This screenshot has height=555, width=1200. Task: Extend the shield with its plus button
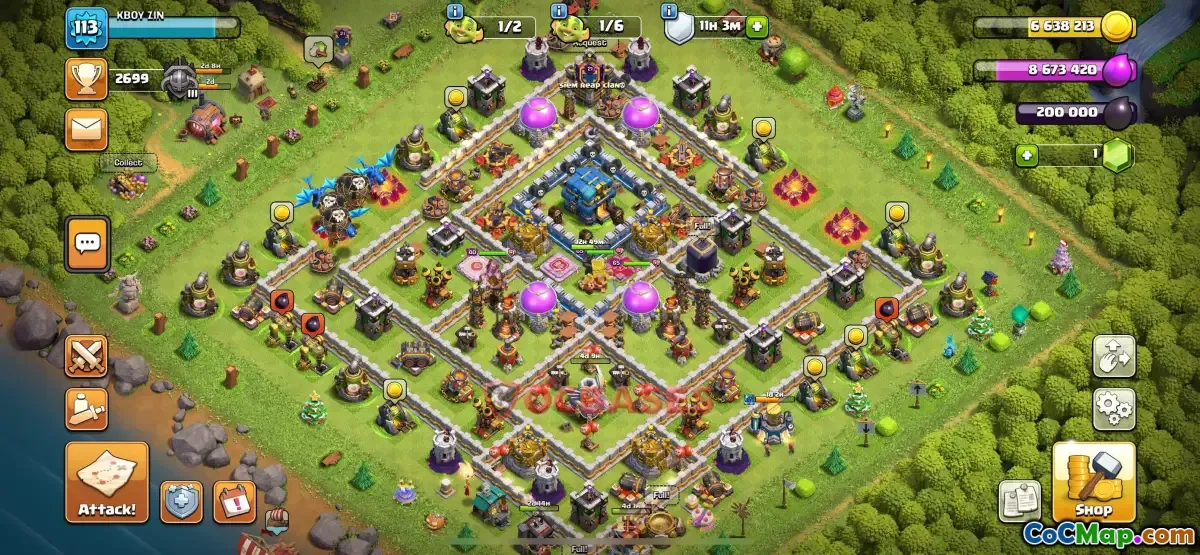757,27
